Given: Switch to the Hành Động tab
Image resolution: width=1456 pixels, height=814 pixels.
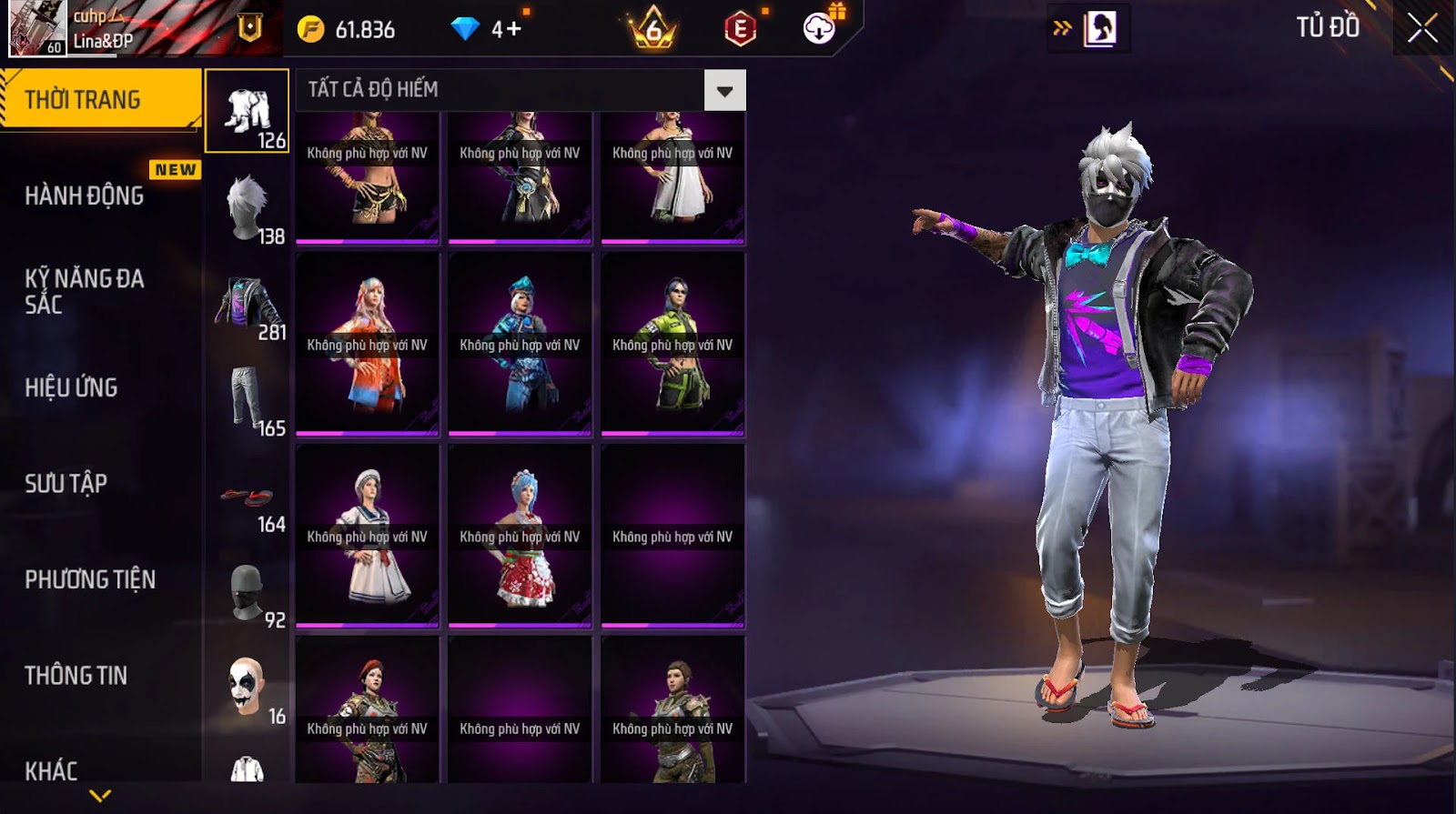Looking at the screenshot, I should [x=85, y=196].
